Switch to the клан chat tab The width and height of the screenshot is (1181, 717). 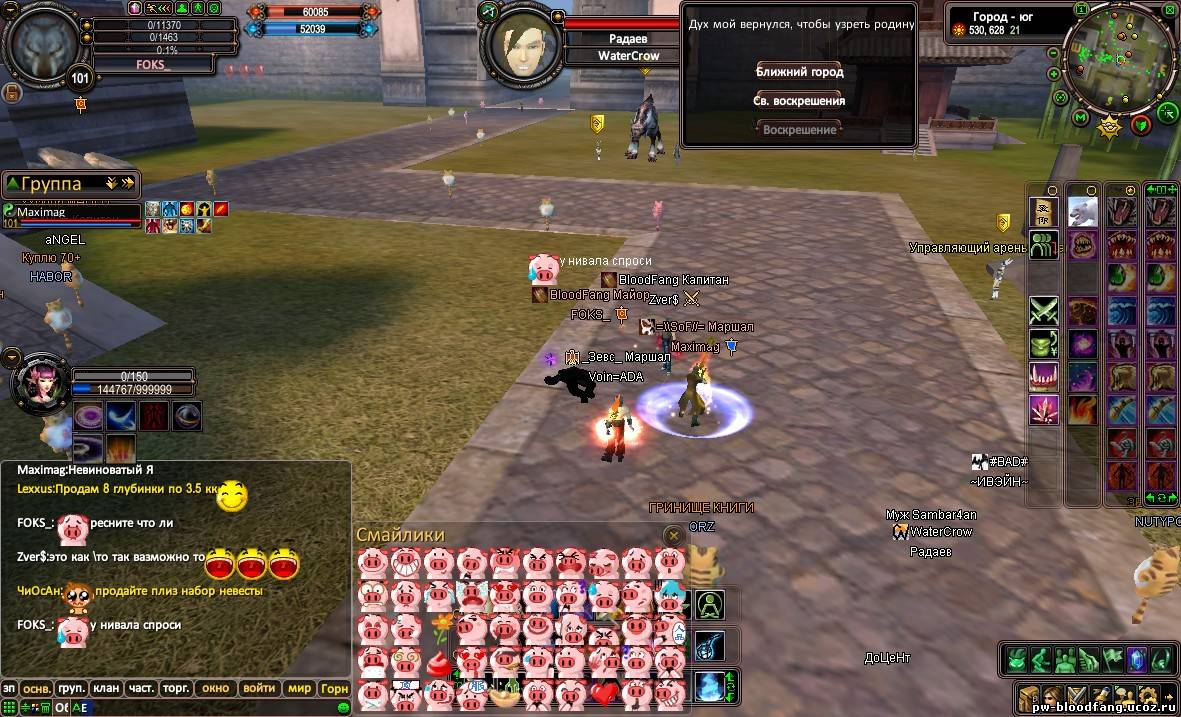tap(105, 688)
